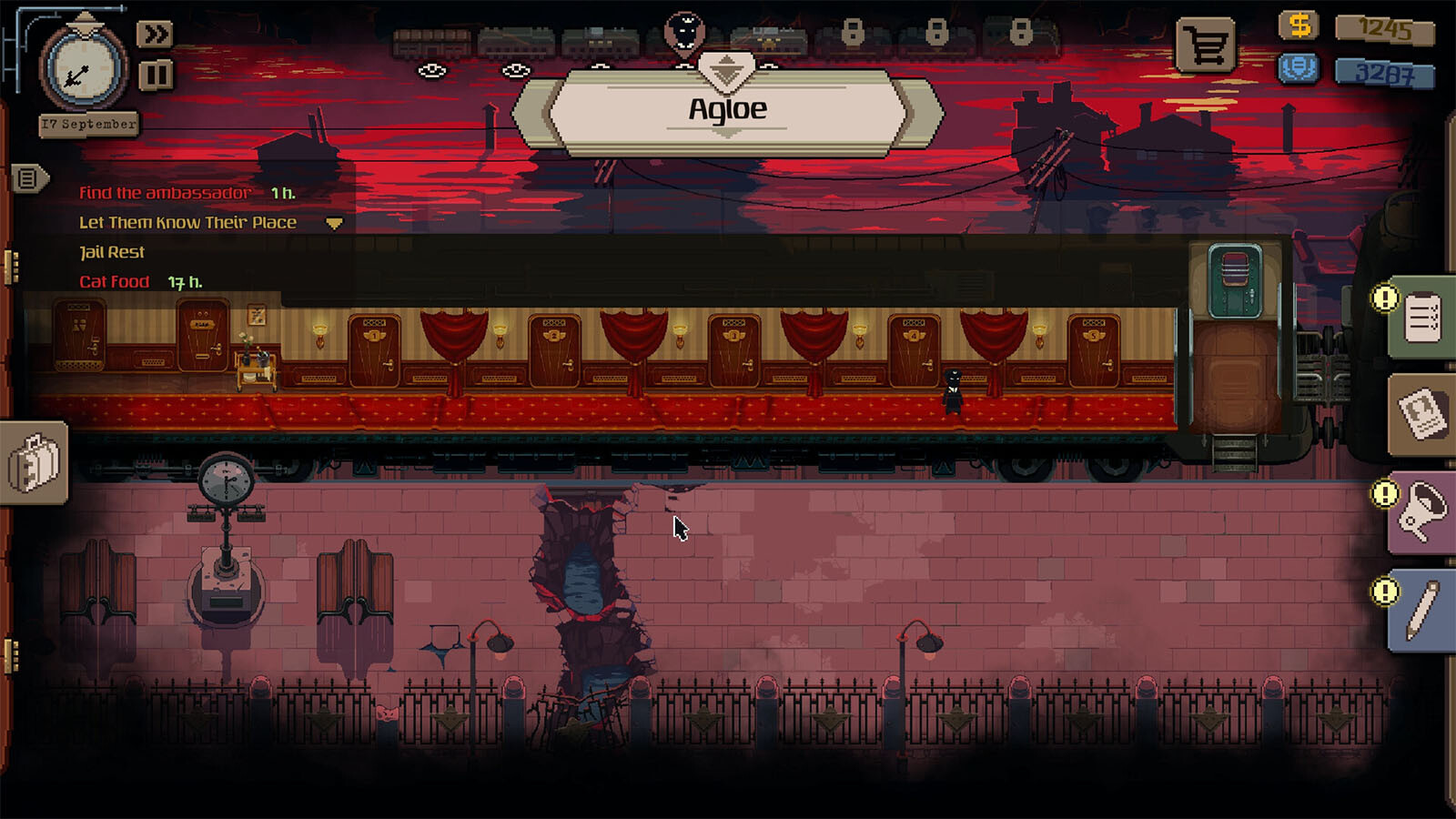1456x819 pixels.
Task: Open the pencil notes tab
Action: coord(1421,610)
